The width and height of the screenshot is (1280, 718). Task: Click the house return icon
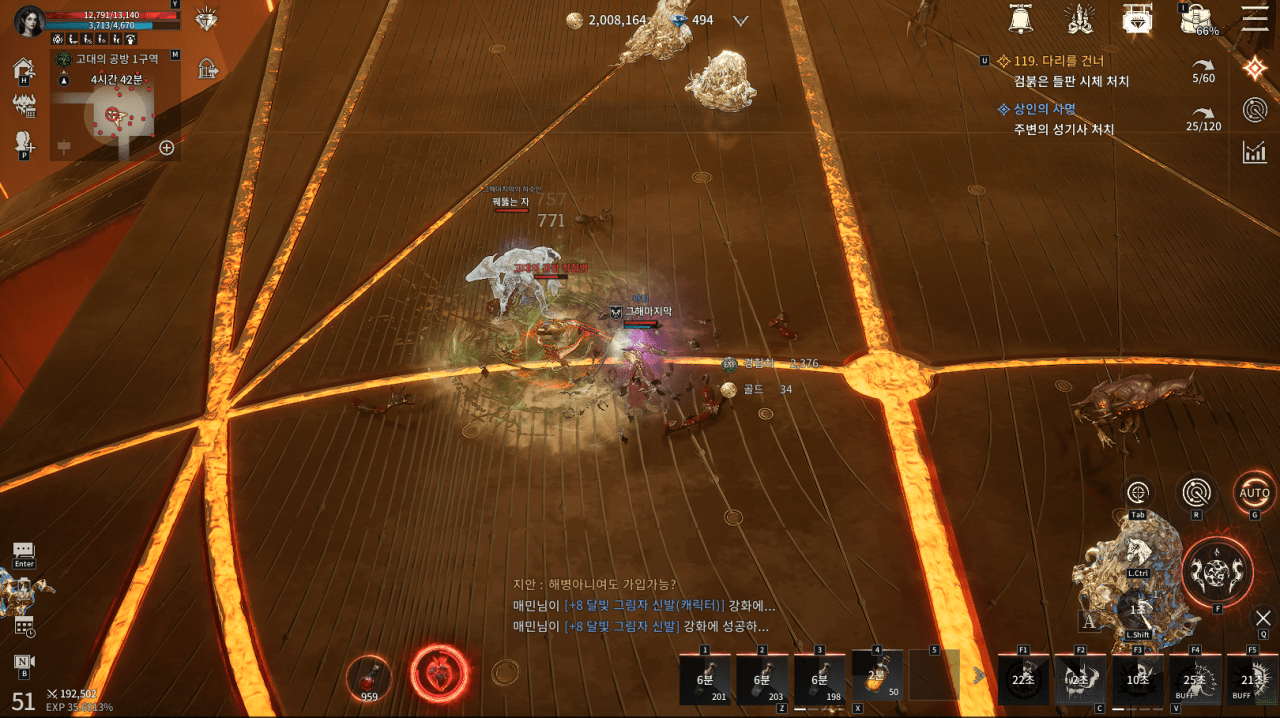click(x=24, y=69)
